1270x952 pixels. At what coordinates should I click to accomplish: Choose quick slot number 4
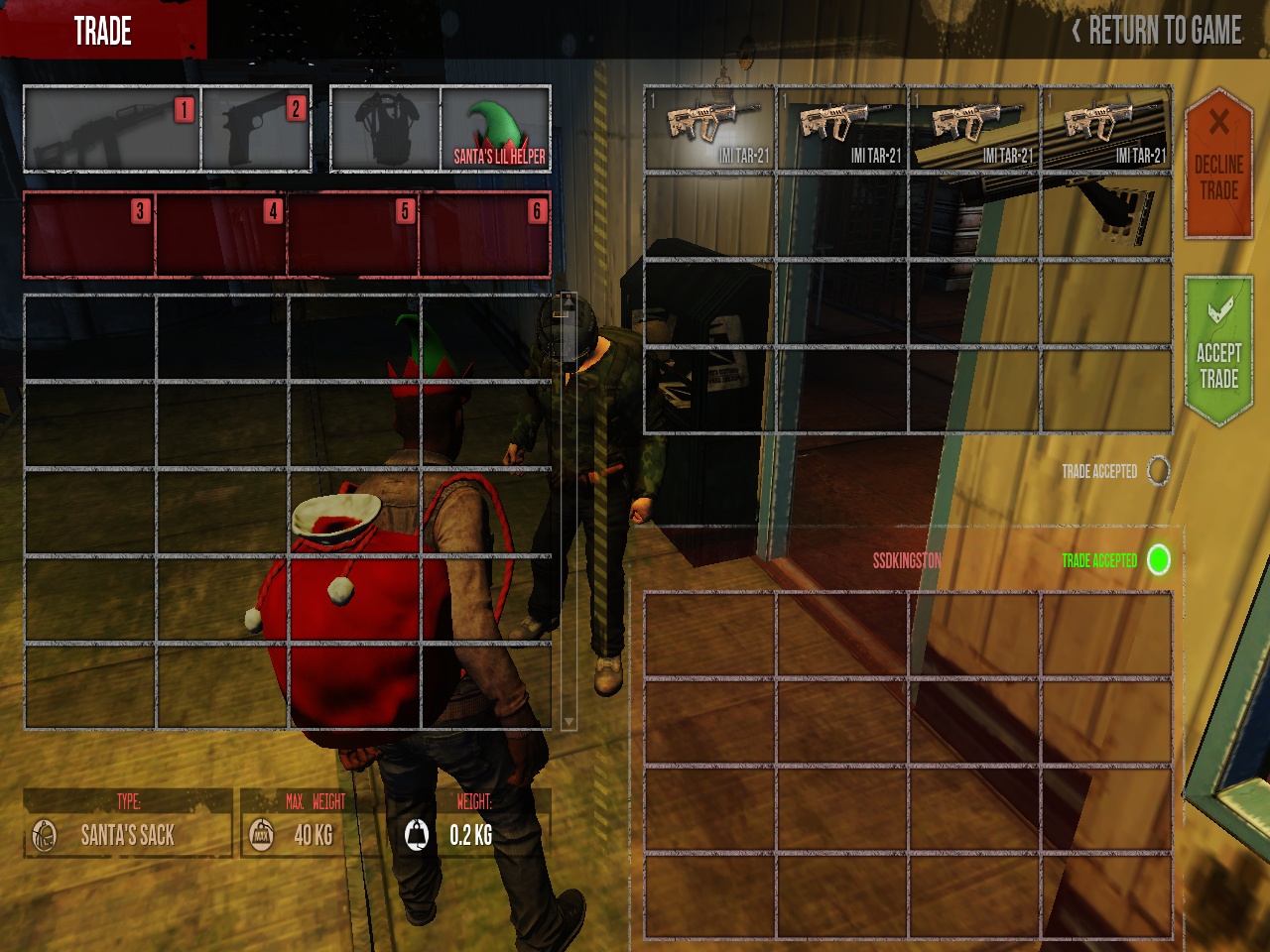[x=221, y=235]
